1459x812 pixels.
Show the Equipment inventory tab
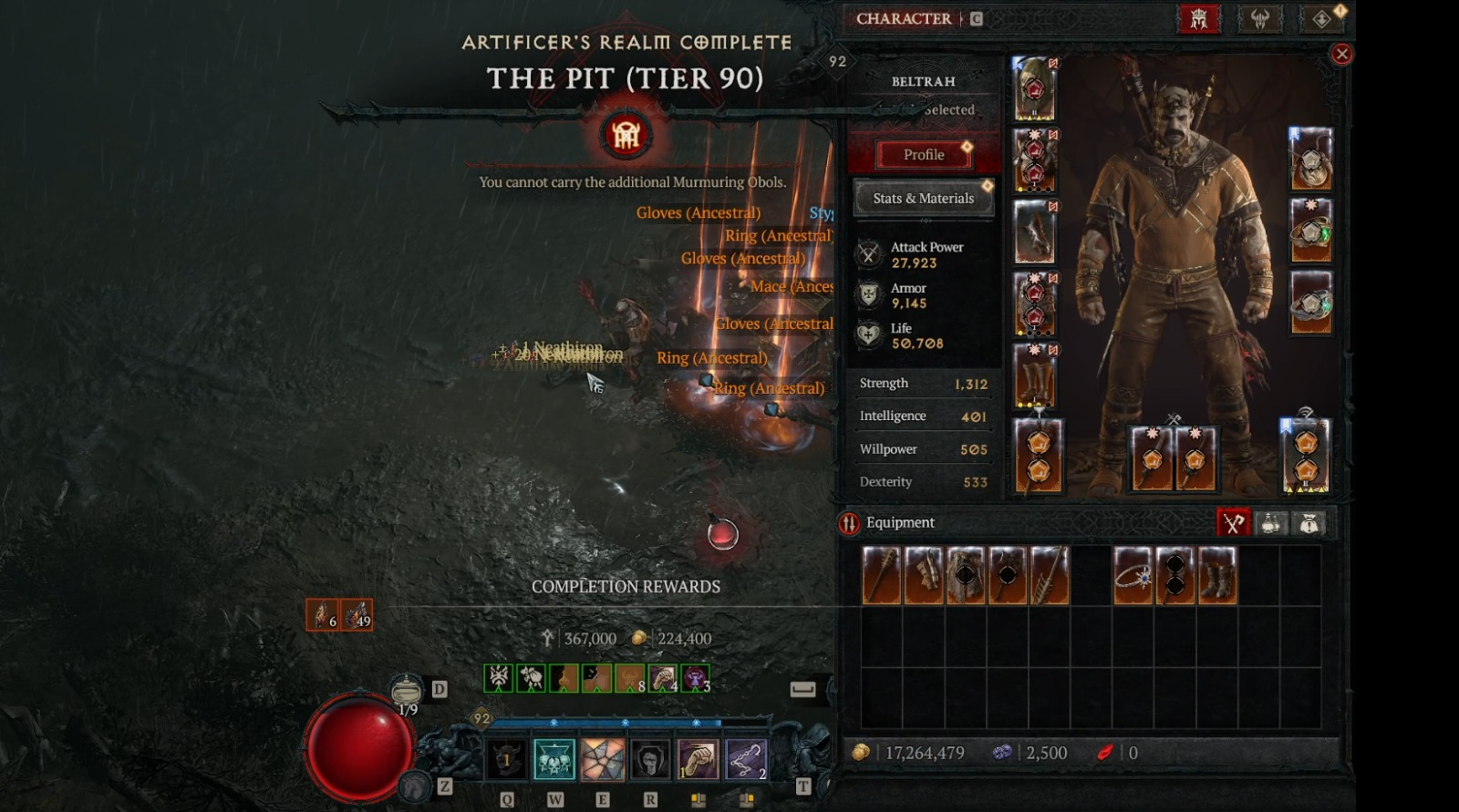[1233, 523]
